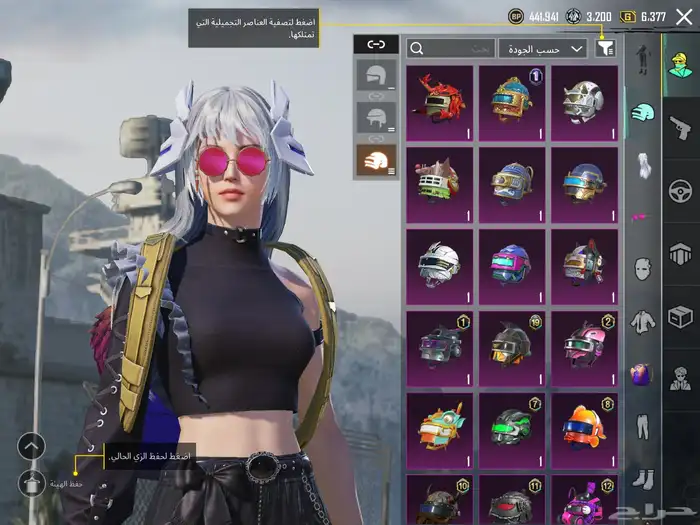Choose the pink helmet with green visor
Viewport: 700px width, 525px height.
[584, 347]
